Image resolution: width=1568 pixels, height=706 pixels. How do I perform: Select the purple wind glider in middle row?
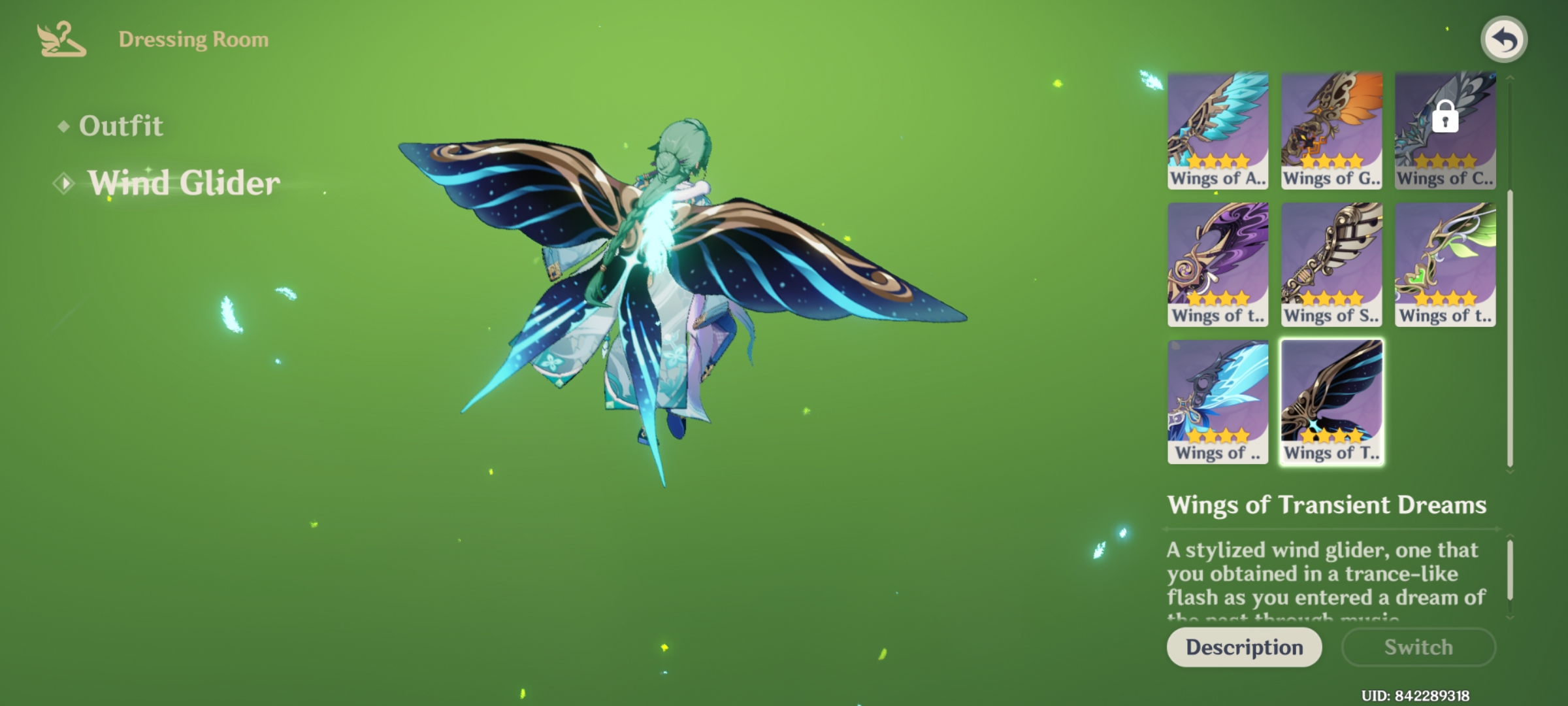coord(1217,265)
